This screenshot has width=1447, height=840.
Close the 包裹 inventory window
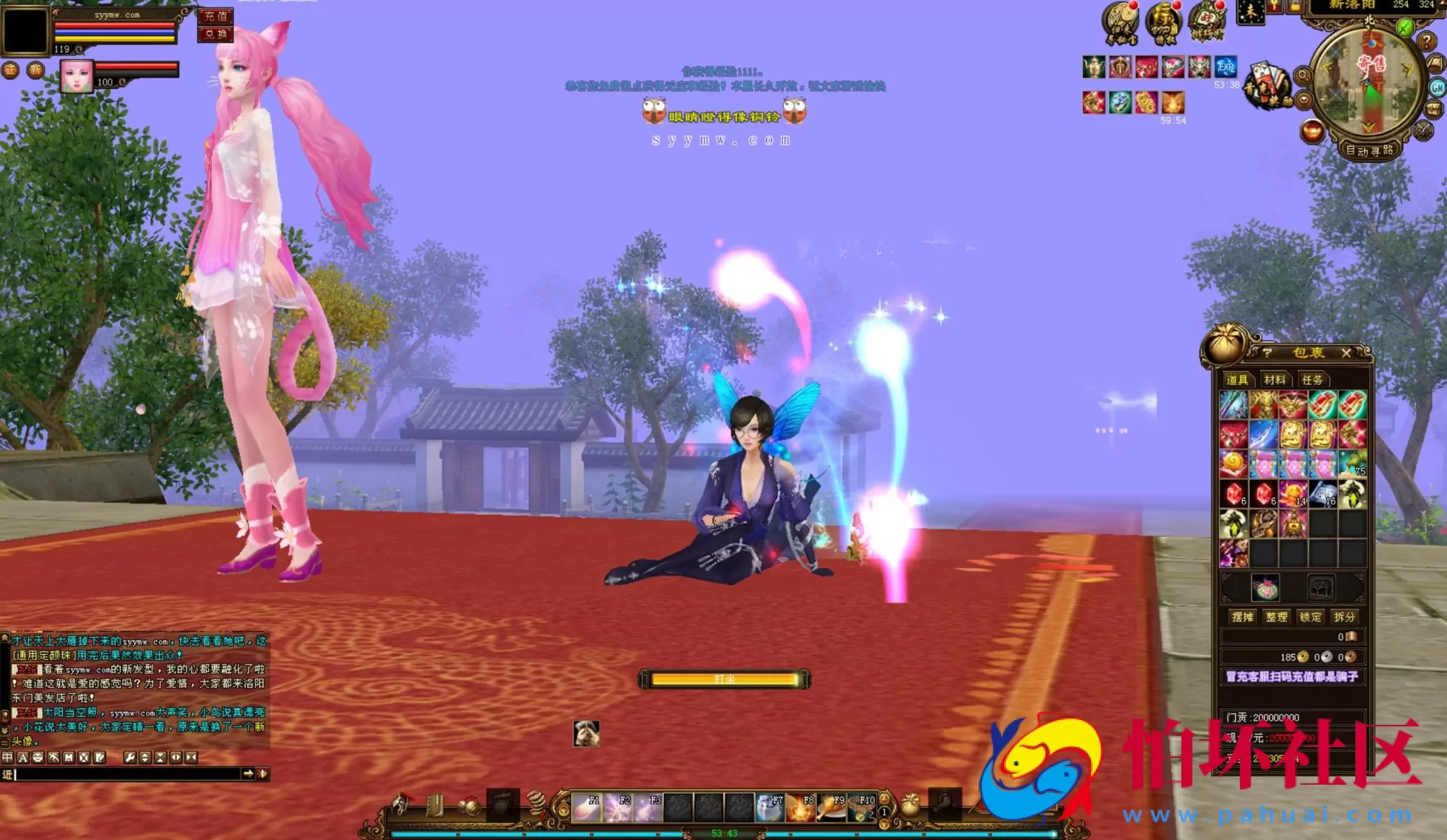[1346, 353]
